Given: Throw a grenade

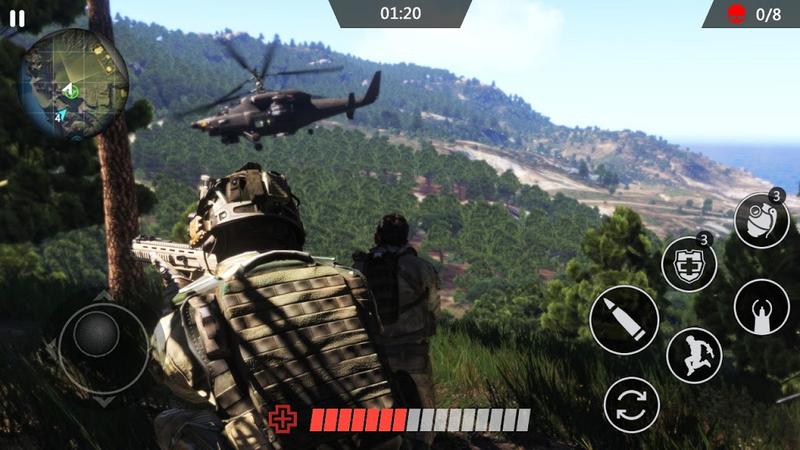Looking at the screenshot, I should coord(762,221).
